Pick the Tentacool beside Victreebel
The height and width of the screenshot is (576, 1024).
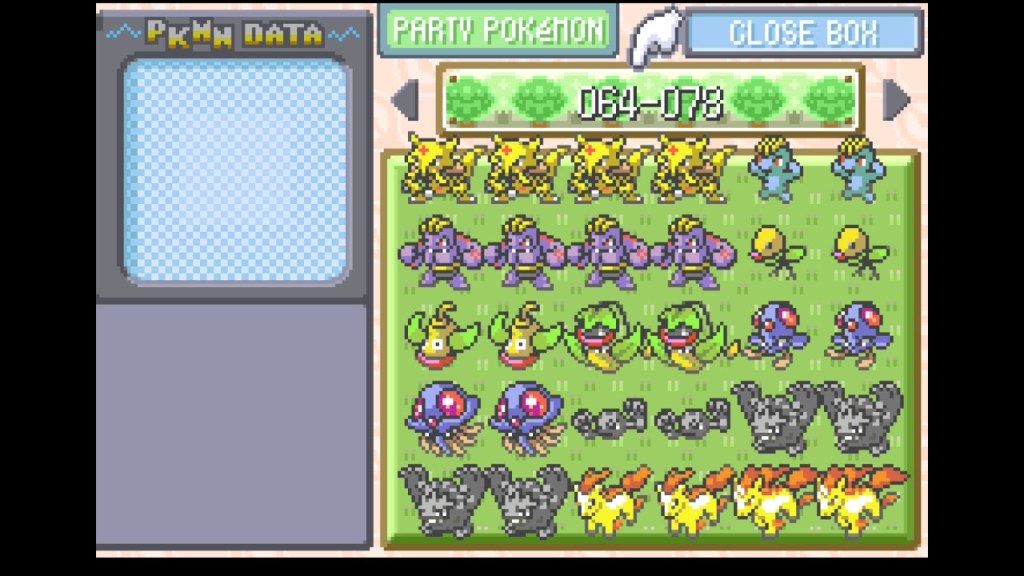pyautogui.click(x=773, y=335)
